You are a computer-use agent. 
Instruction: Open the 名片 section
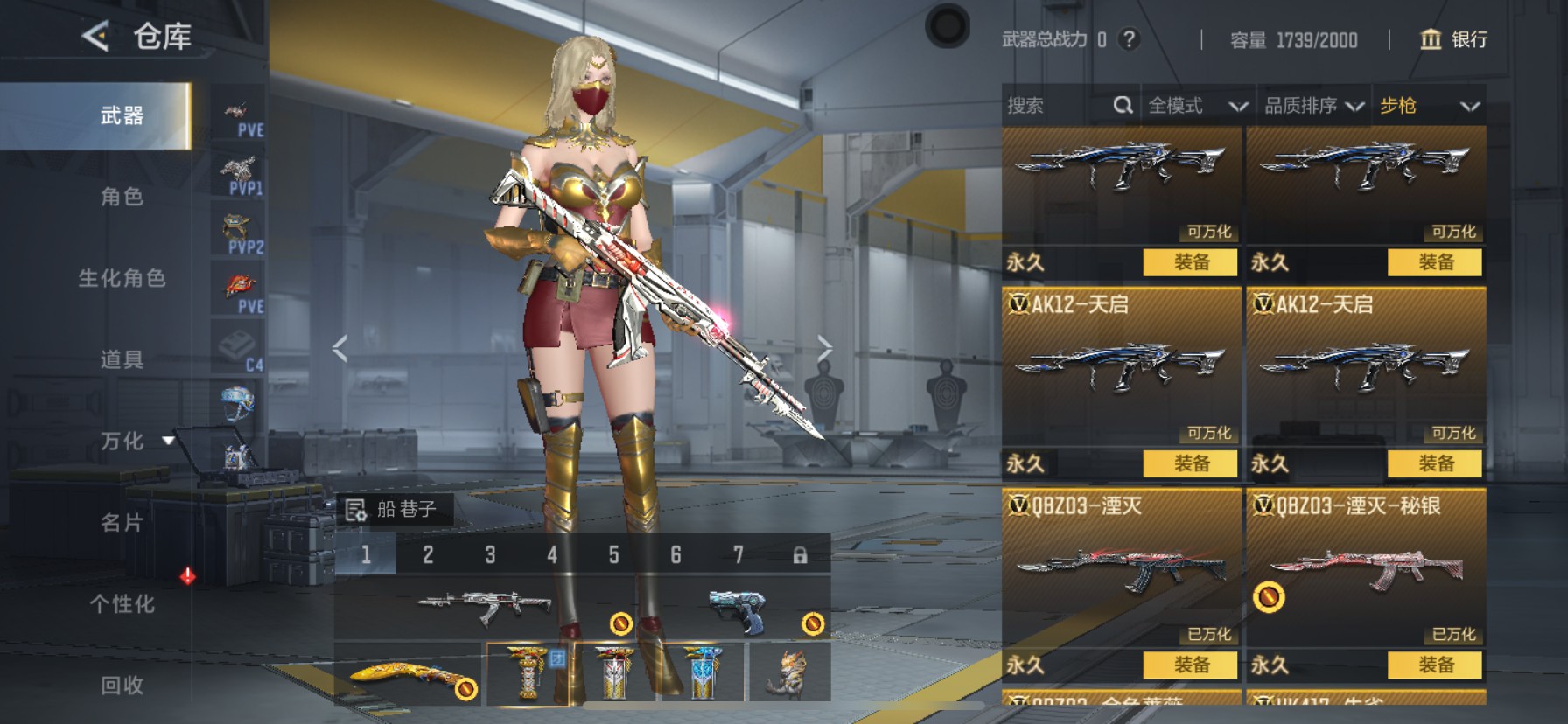[122, 522]
